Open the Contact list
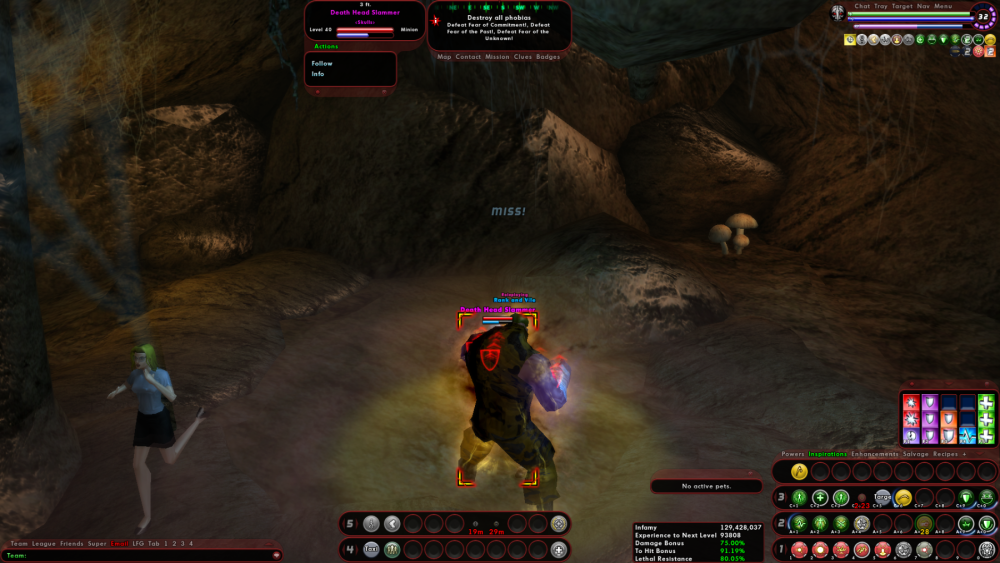Viewport: 1000px width, 563px height. [x=468, y=57]
